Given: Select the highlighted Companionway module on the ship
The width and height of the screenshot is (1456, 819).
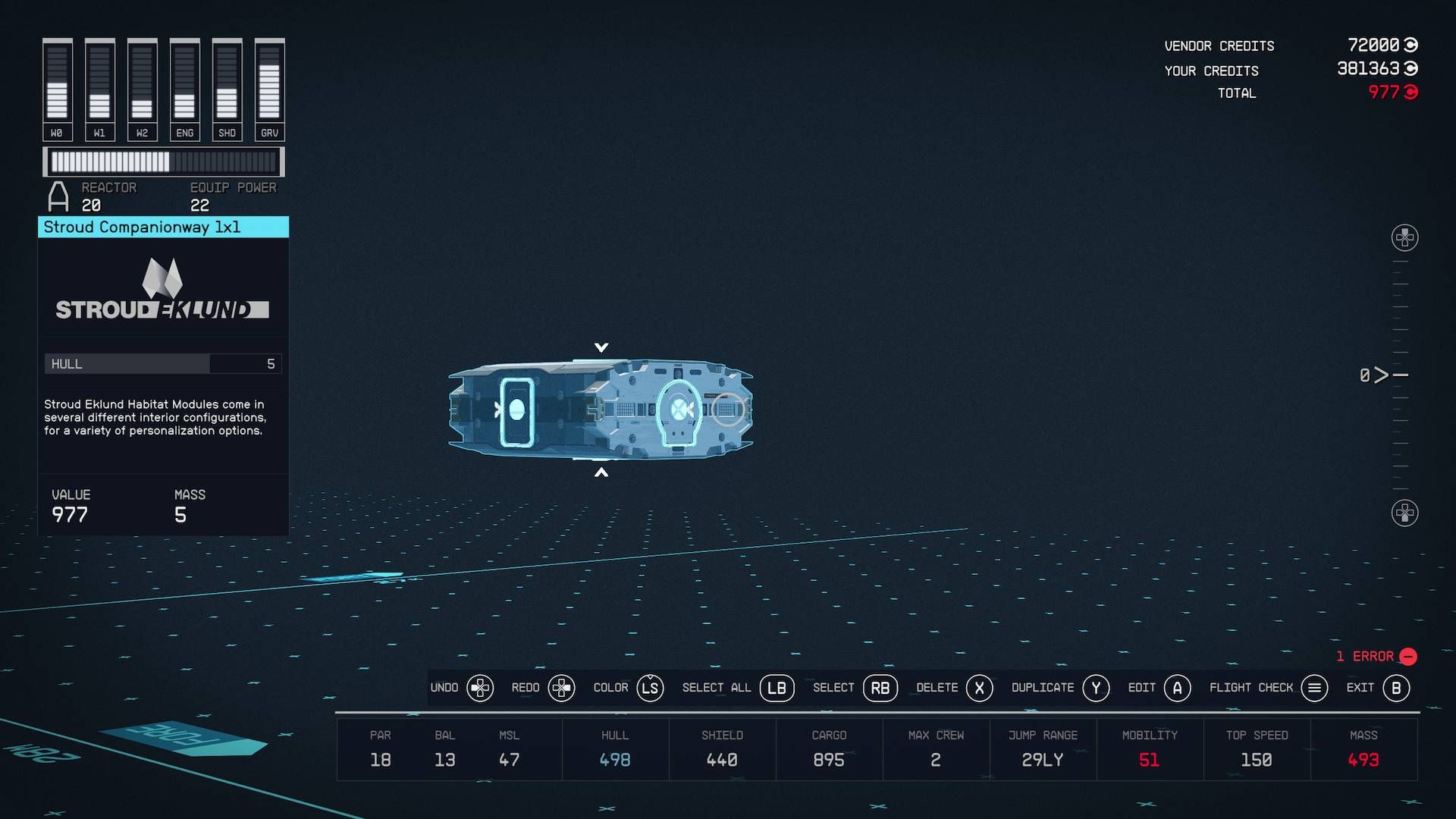Looking at the screenshot, I should 677,412.
